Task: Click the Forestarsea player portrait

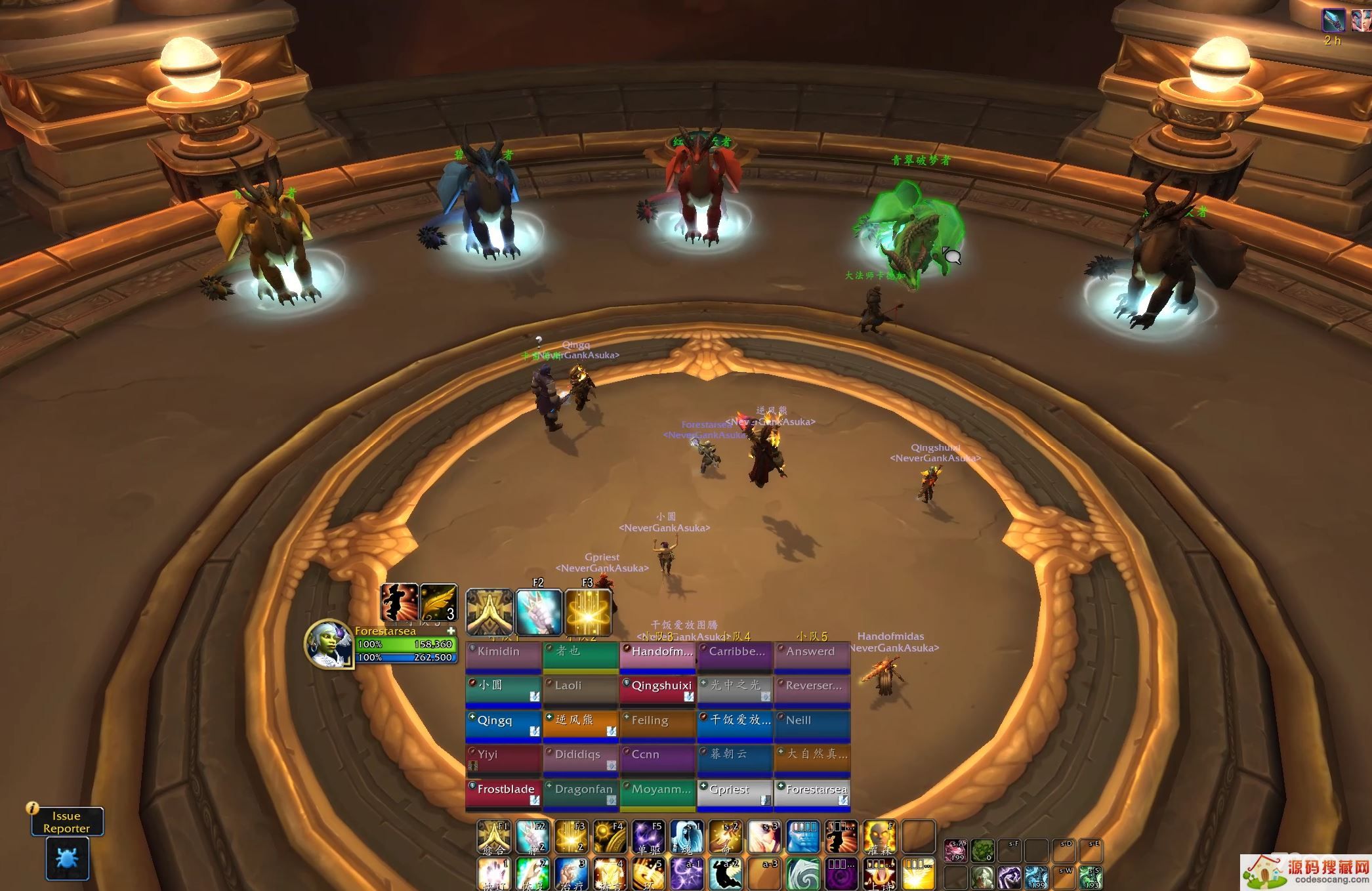Action: click(328, 644)
